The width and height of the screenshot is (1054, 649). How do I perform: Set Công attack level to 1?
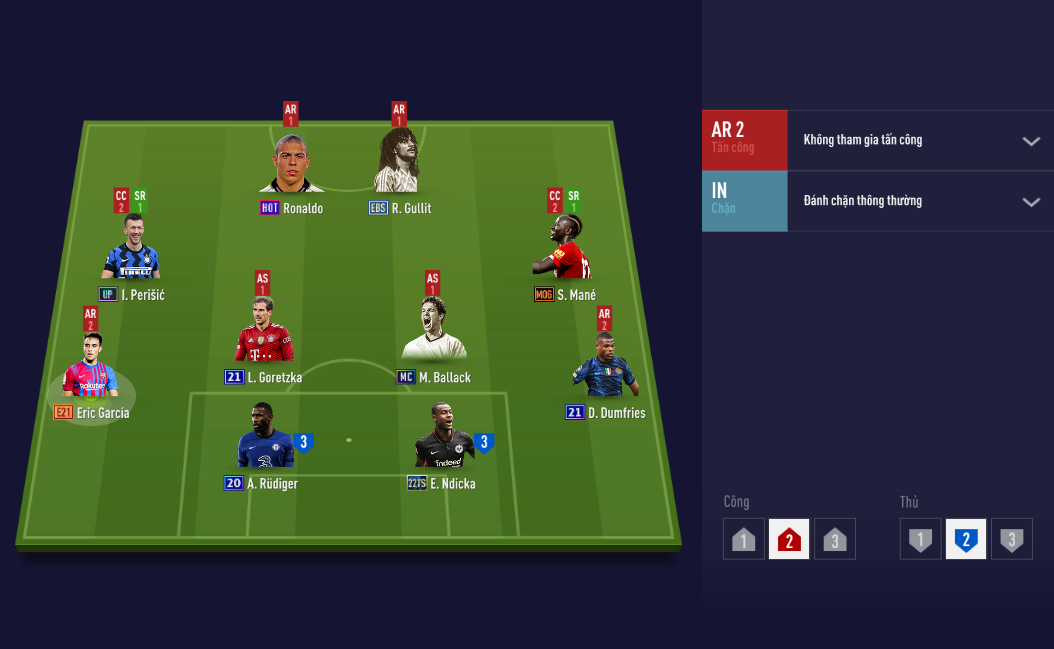click(x=743, y=539)
